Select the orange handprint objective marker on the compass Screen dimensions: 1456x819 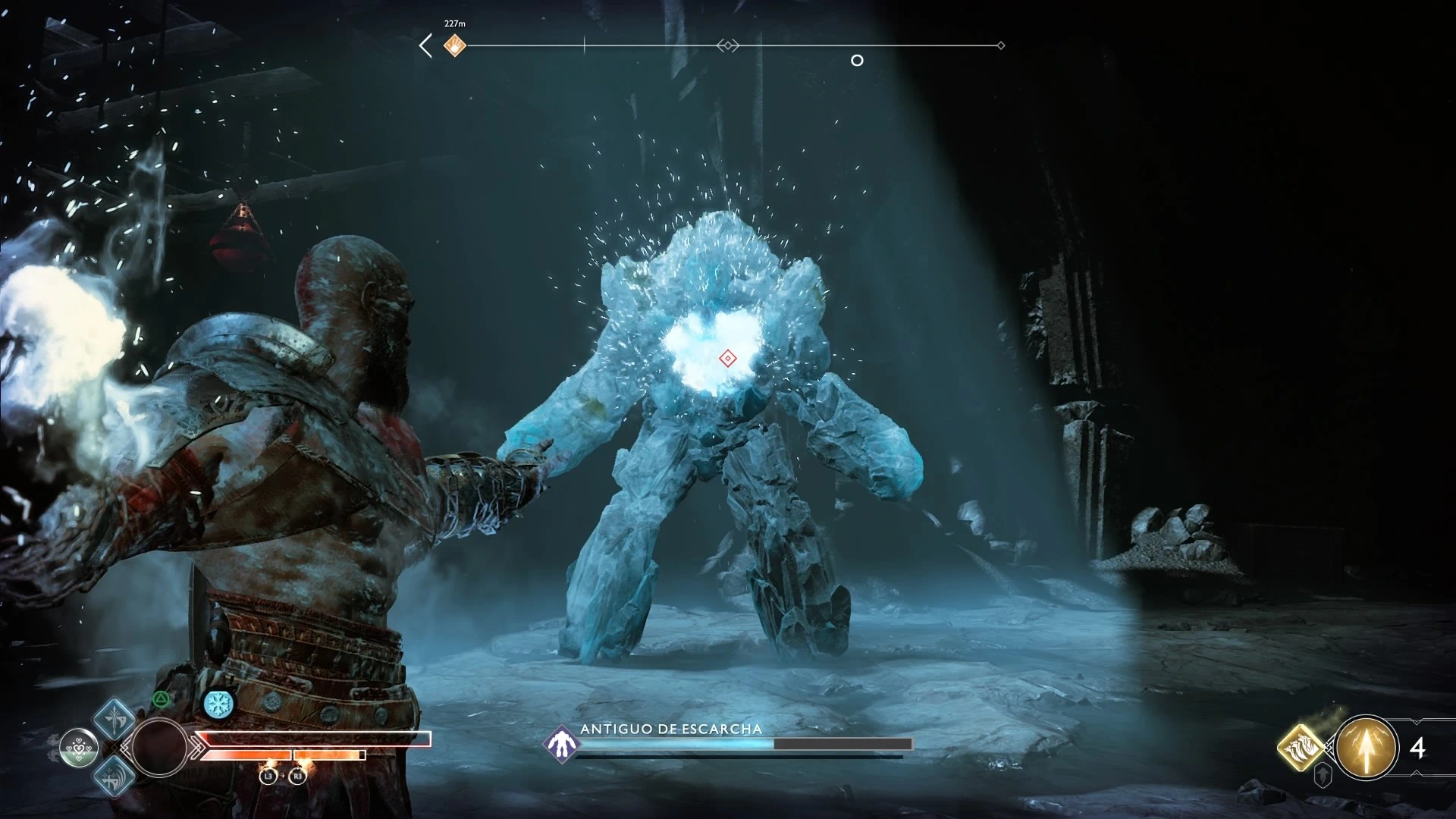[x=454, y=45]
